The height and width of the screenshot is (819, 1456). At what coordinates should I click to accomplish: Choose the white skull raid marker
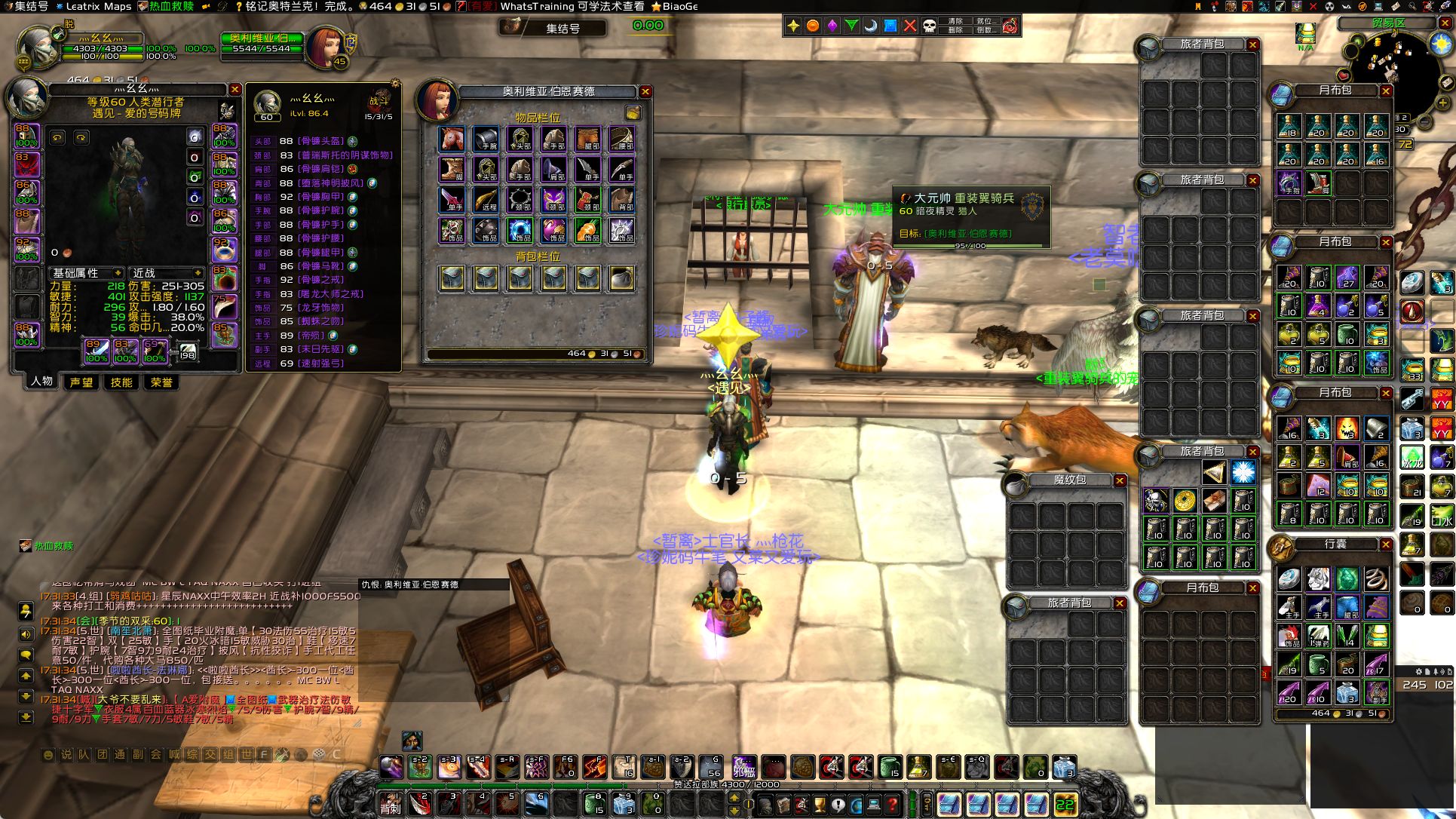[930, 26]
